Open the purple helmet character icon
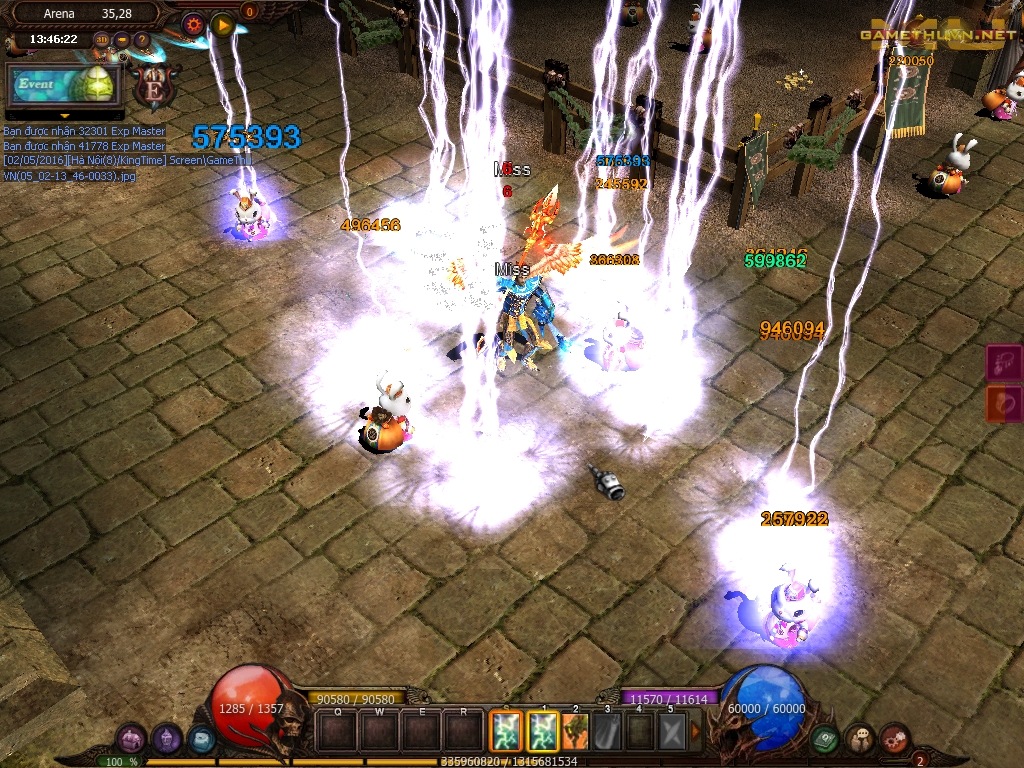Image resolution: width=1024 pixels, height=768 pixels. (166, 739)
